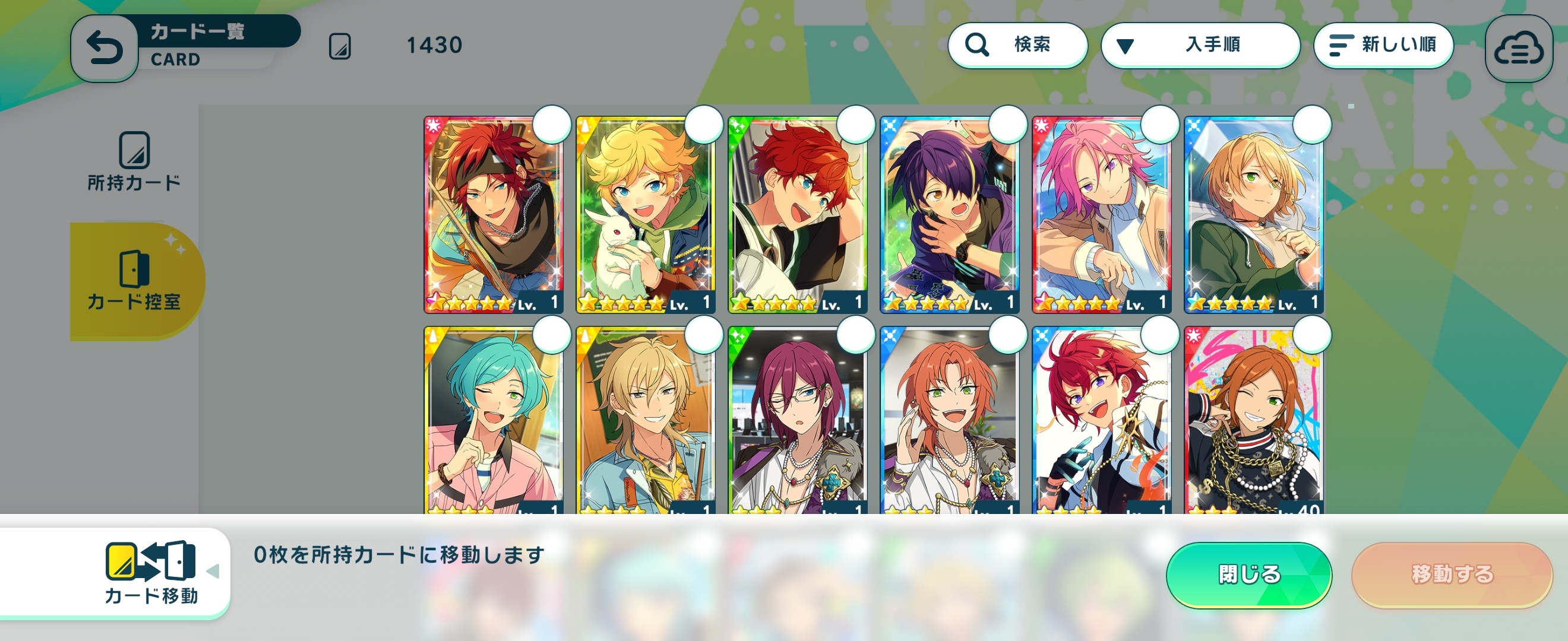Choose the red-haired boy with white bag card
1568x641 pixels.
[x=798, y=214]
